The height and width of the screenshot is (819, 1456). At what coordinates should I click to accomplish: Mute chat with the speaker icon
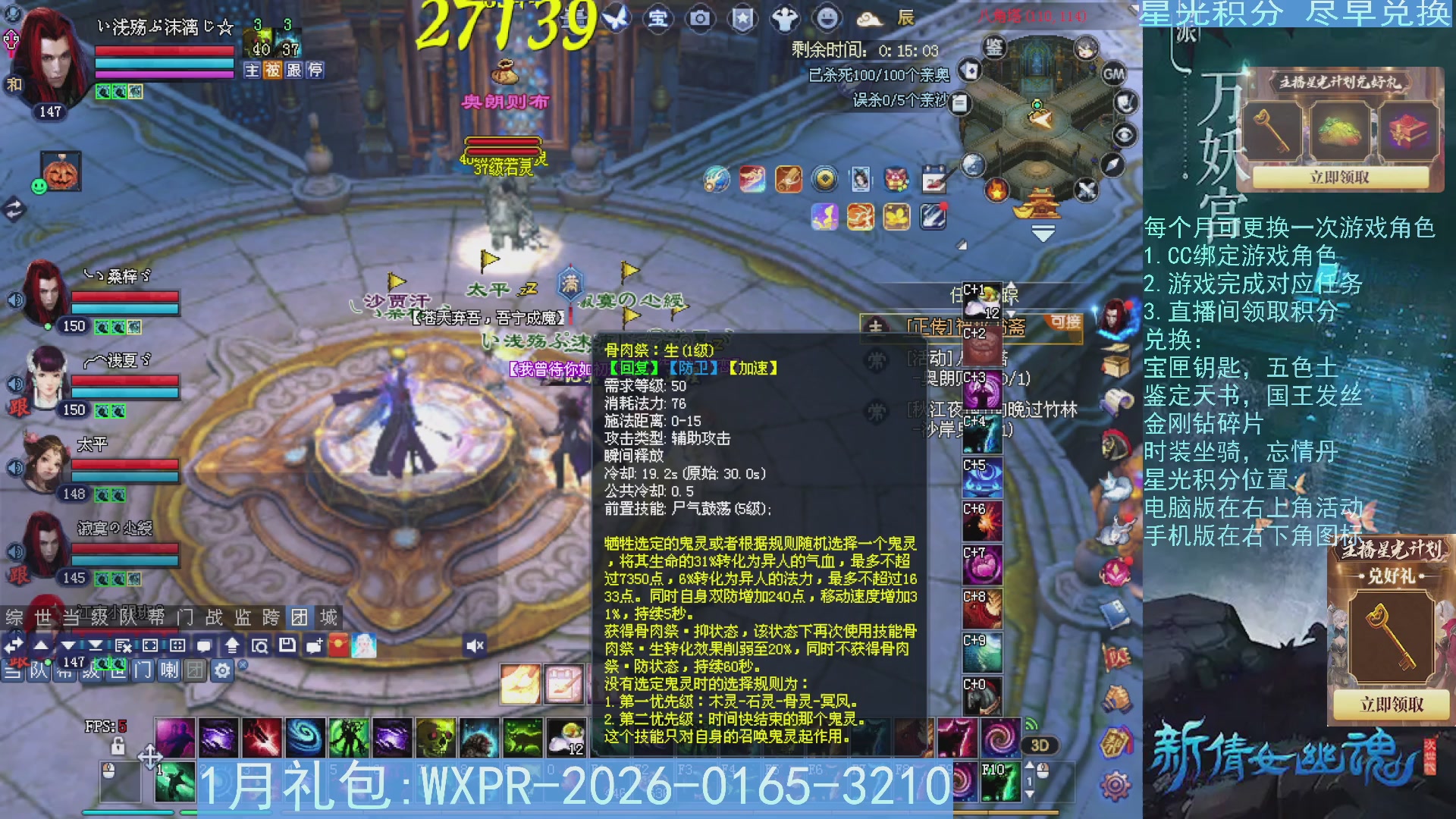tap(475, 646)
